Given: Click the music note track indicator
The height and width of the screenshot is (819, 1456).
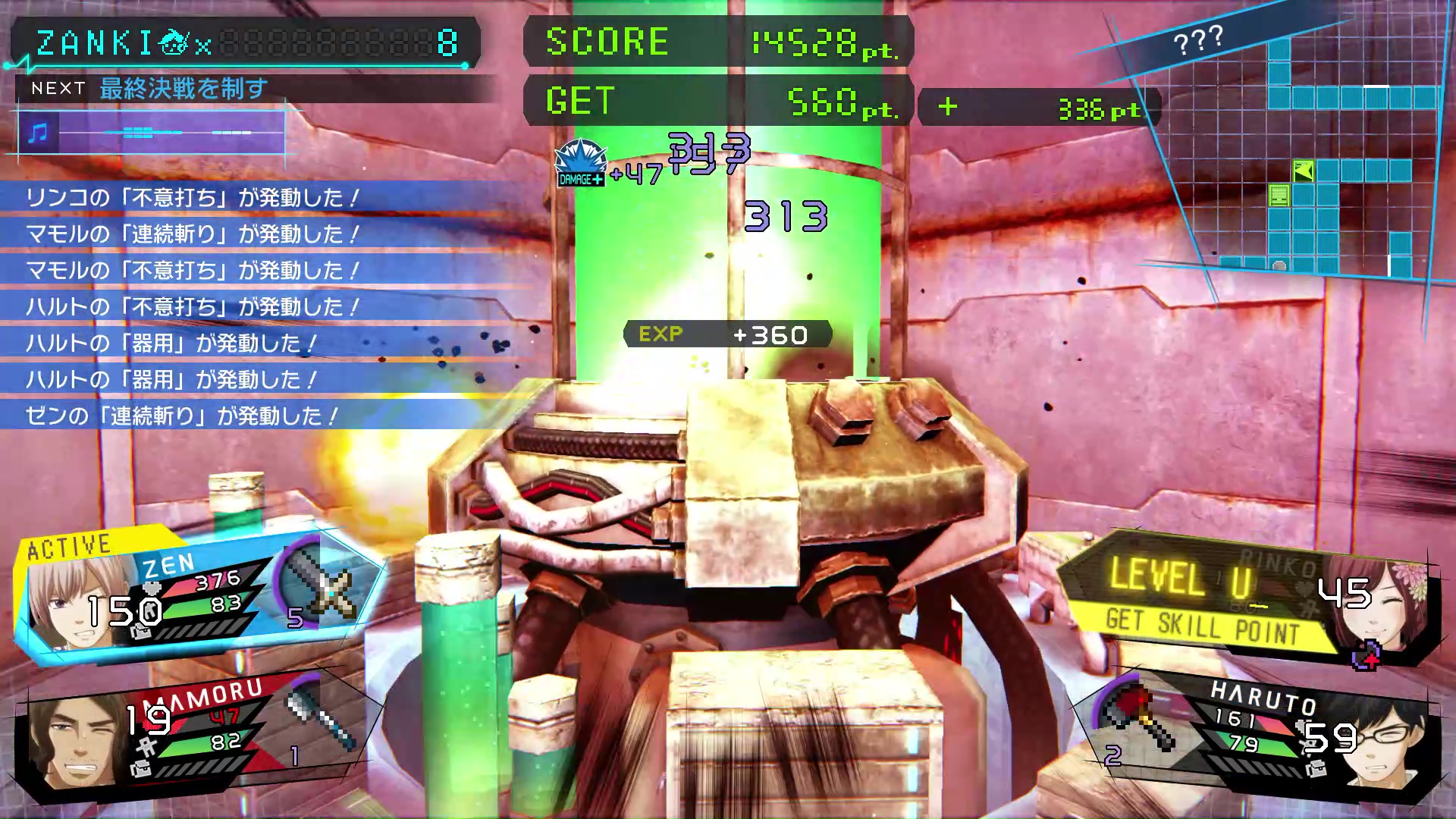Looking at the screenshot, I should click(x=38, y=133).
